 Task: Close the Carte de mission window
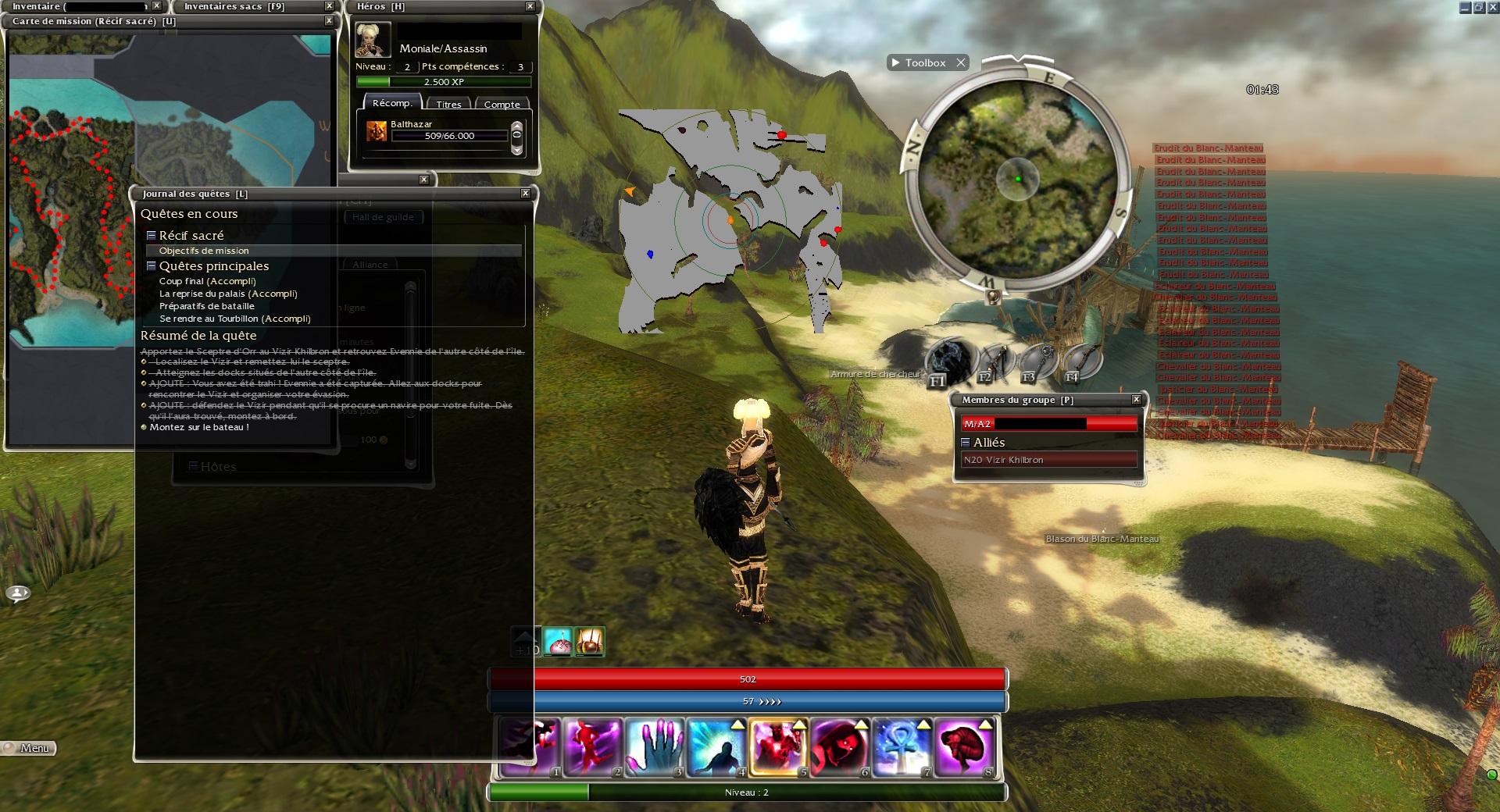tap(329, 21)
